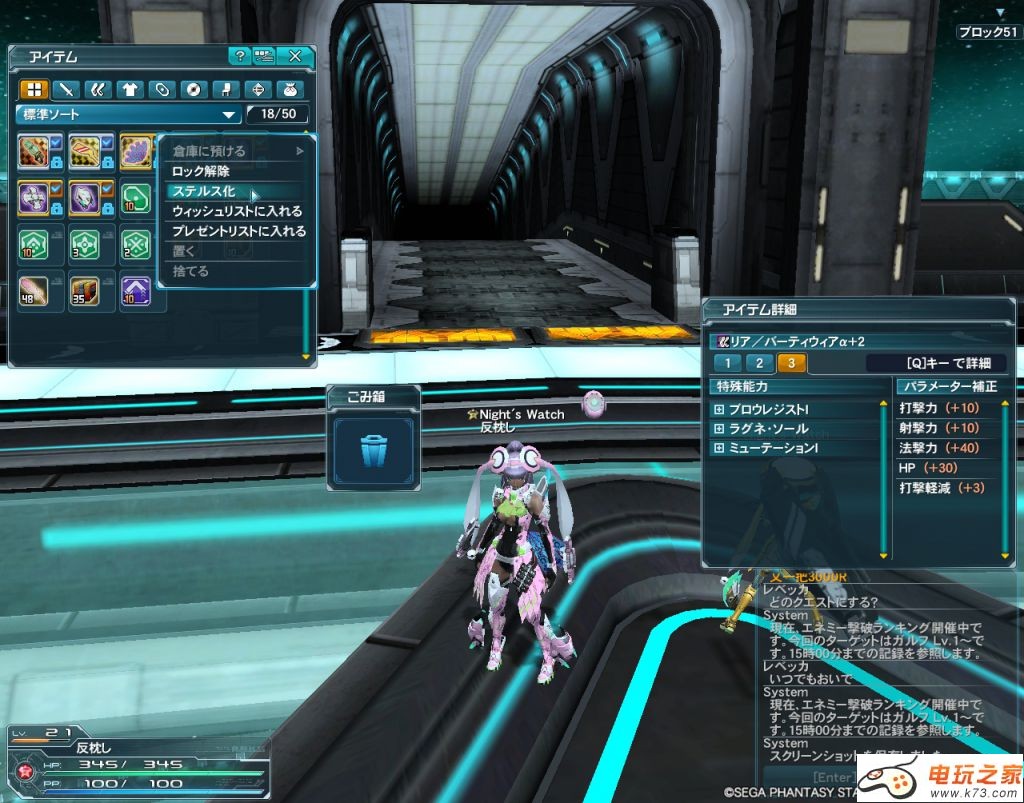Switch to the weapon sword category tab

66,89
